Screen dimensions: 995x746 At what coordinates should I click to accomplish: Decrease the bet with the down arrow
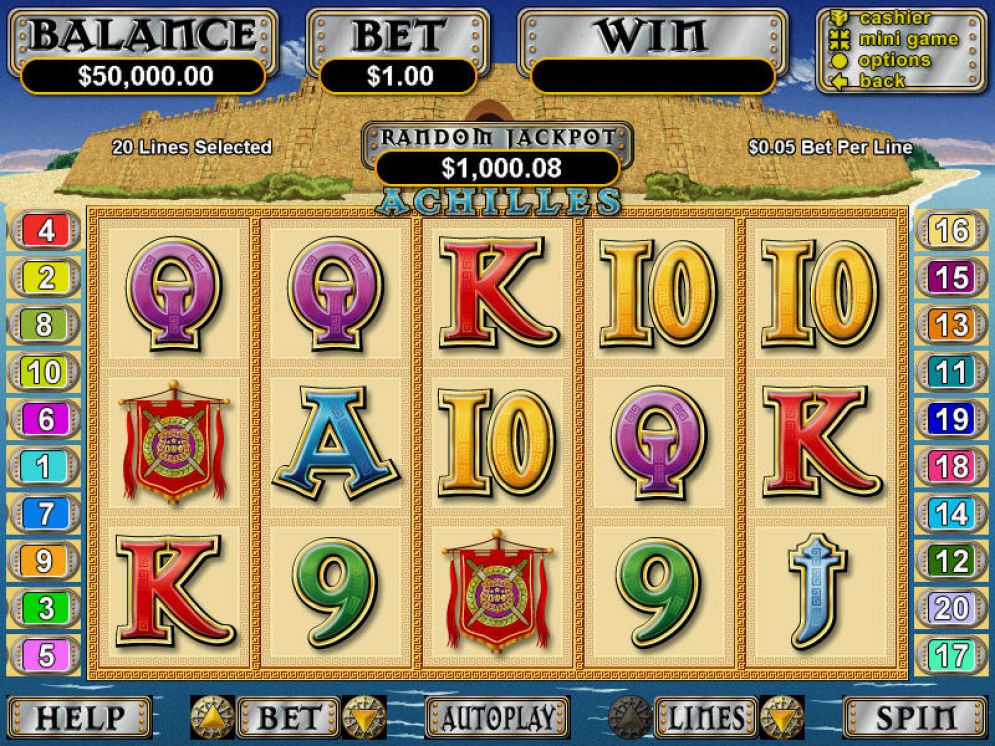tap(364, 717)
